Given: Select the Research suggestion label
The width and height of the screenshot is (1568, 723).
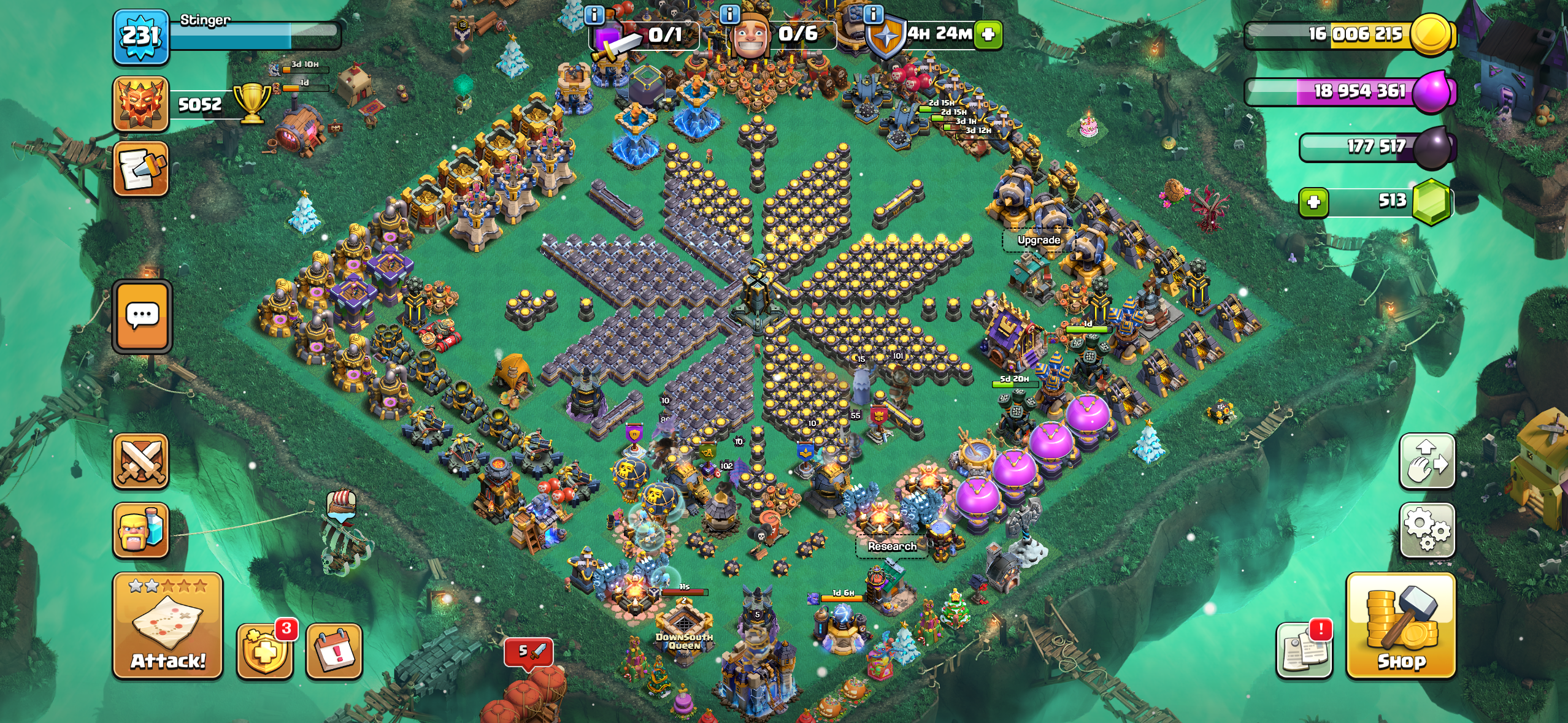Looking at the screenshot, I should tap(892, 546).
